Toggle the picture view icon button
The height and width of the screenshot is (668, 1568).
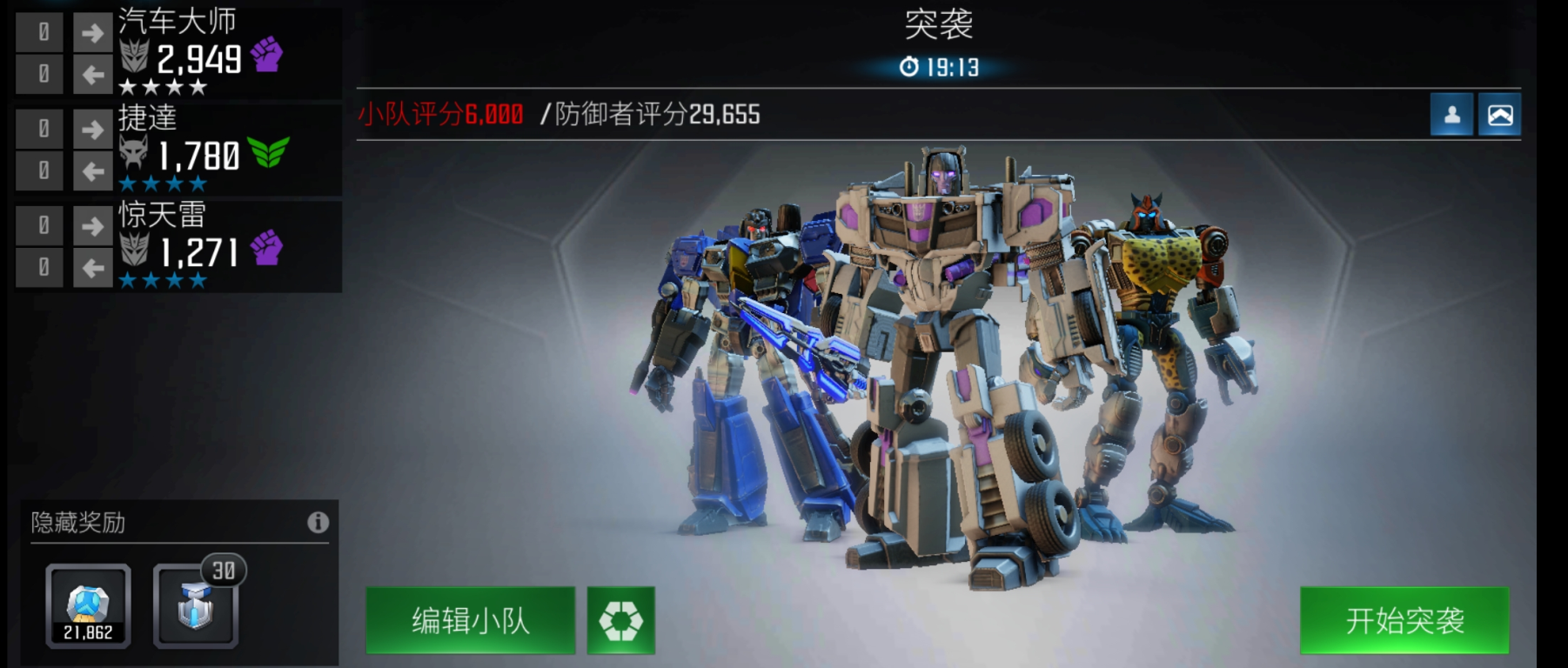[x=1499, y=115]
